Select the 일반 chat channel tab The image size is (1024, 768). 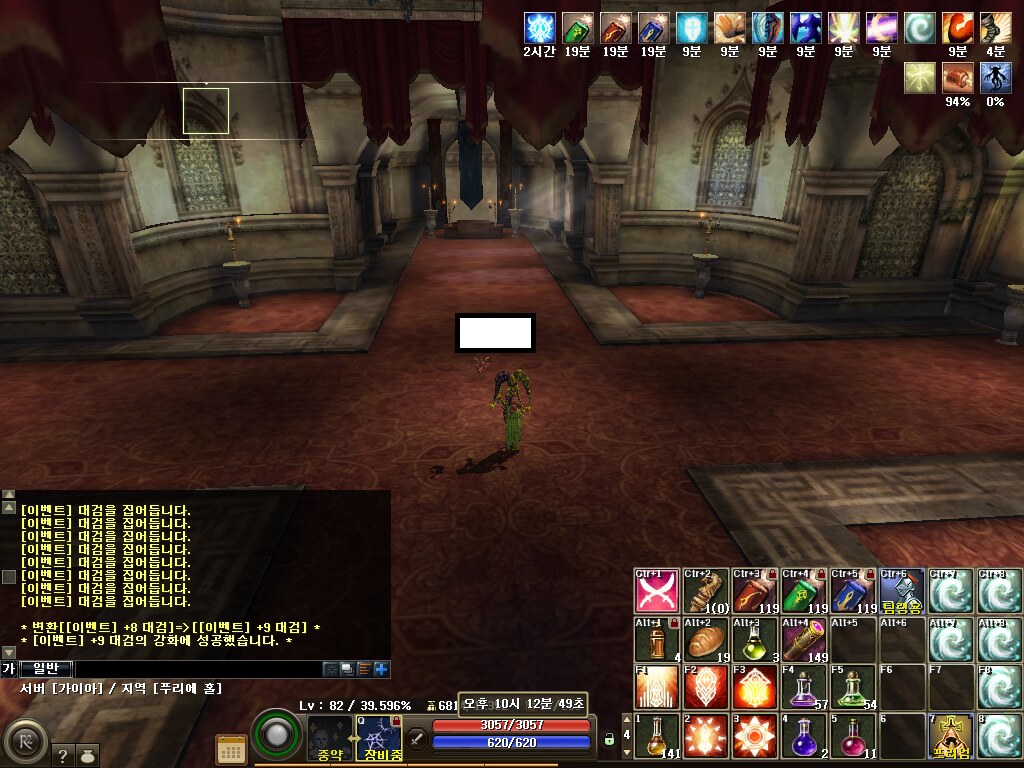coord(46,669)
